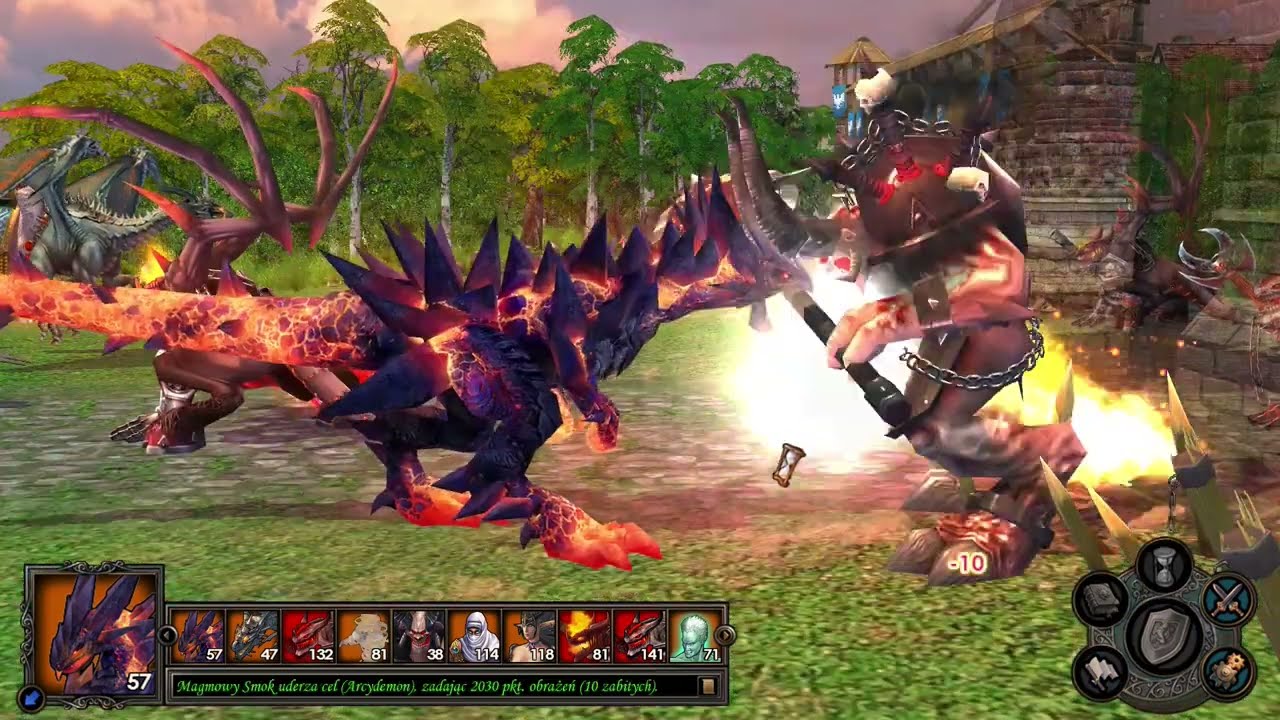
Task: Choose the Wait hourglass button
Action: [x=1164, y=567]
